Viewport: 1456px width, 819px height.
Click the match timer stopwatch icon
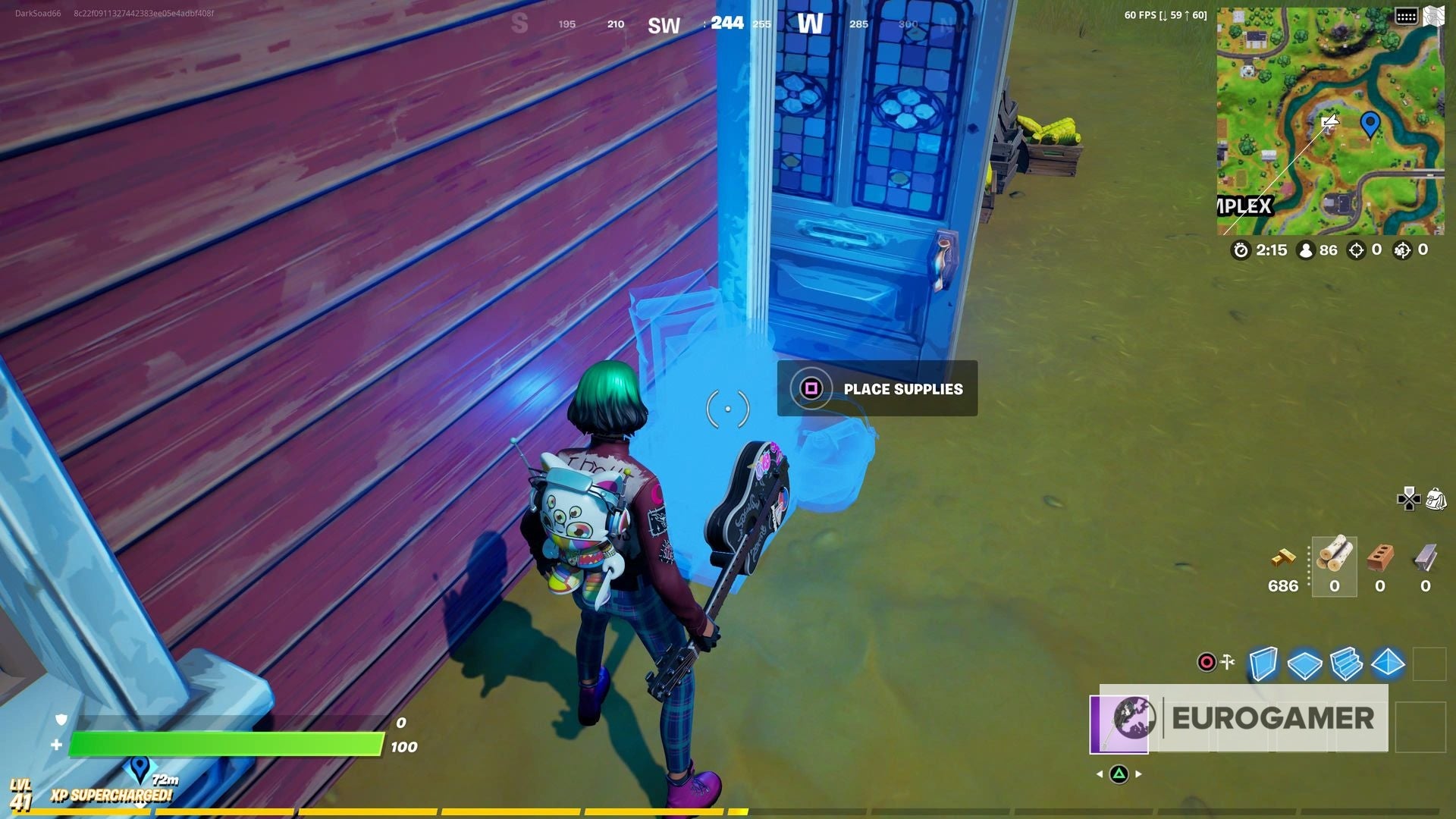coord(1242,250)
